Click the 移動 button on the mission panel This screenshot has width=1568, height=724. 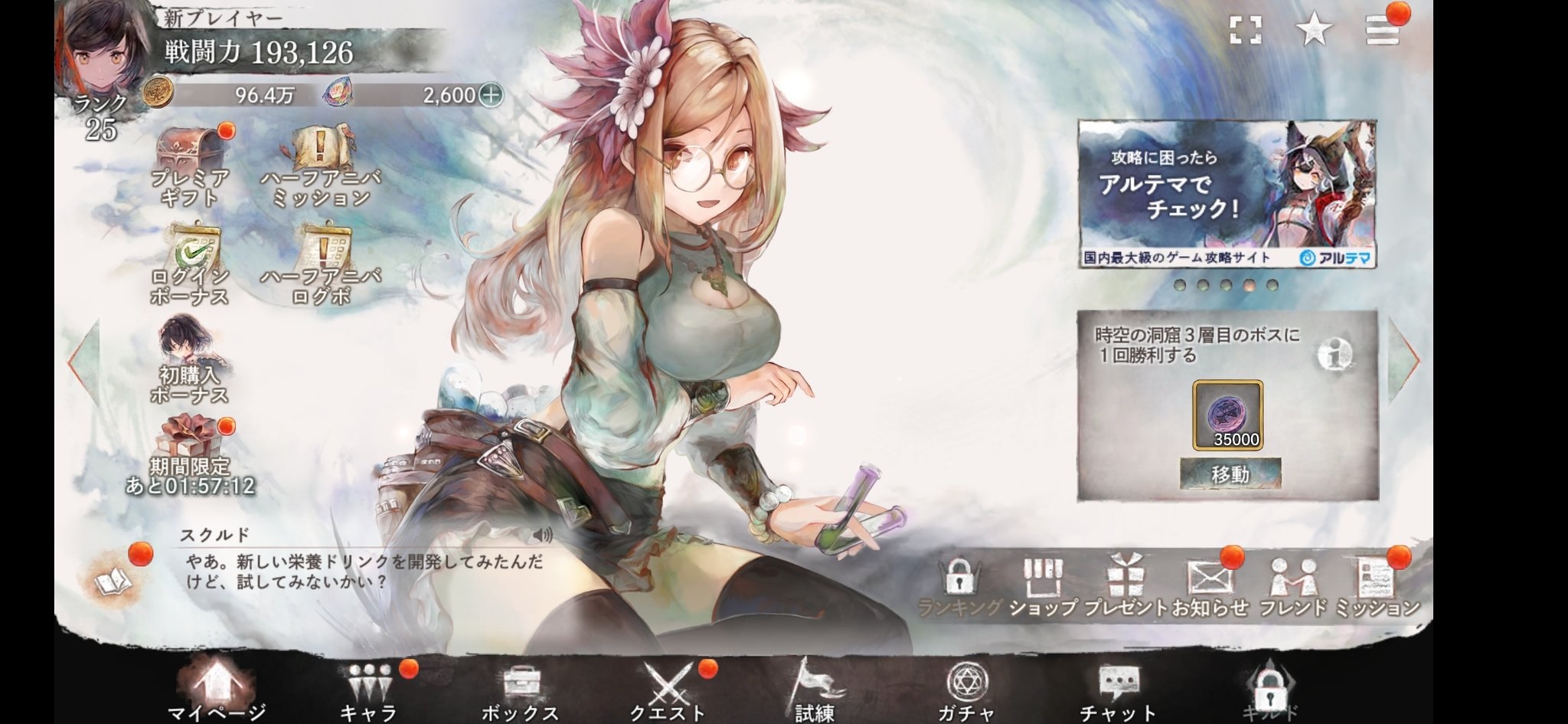[1230, 474]
